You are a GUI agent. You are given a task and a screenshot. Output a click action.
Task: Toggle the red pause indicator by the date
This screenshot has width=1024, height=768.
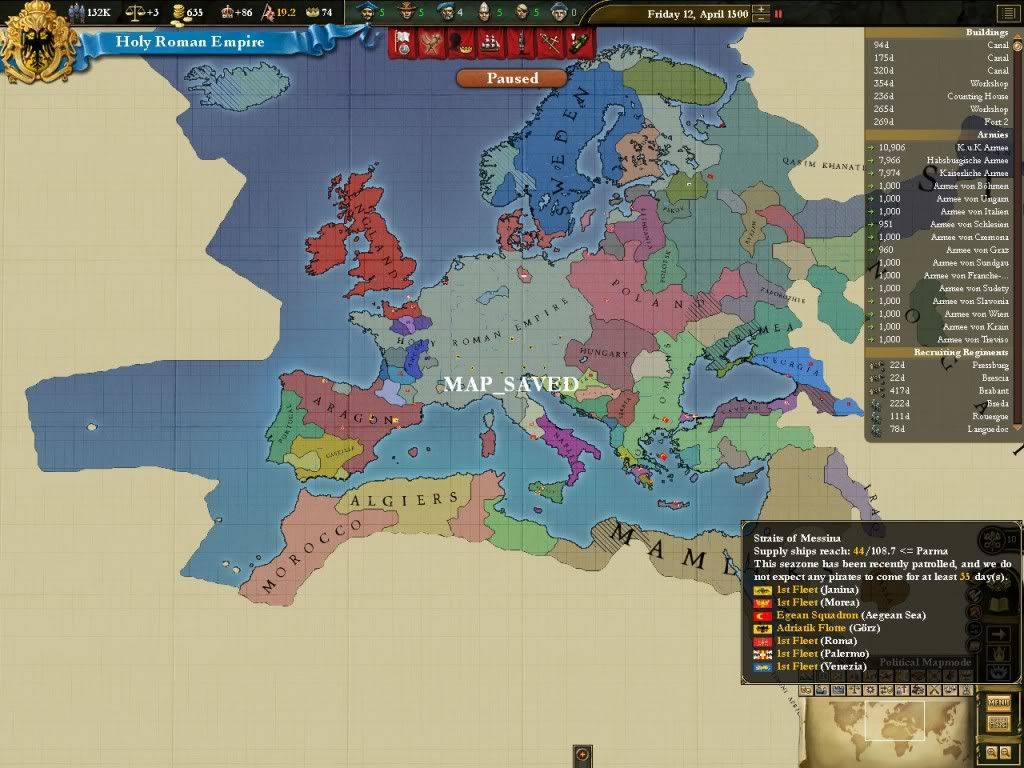click(779, 14)
